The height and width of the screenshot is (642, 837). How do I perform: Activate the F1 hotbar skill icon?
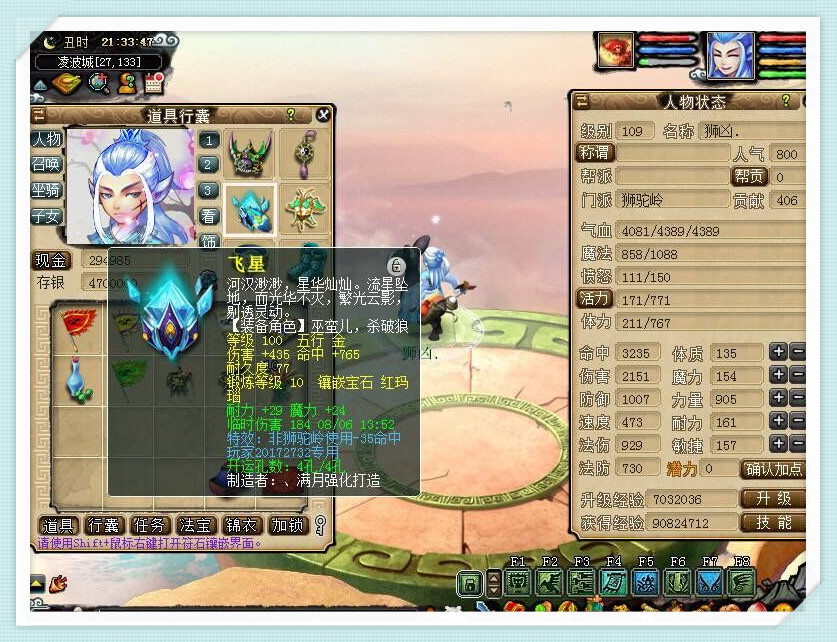[517, 582]
